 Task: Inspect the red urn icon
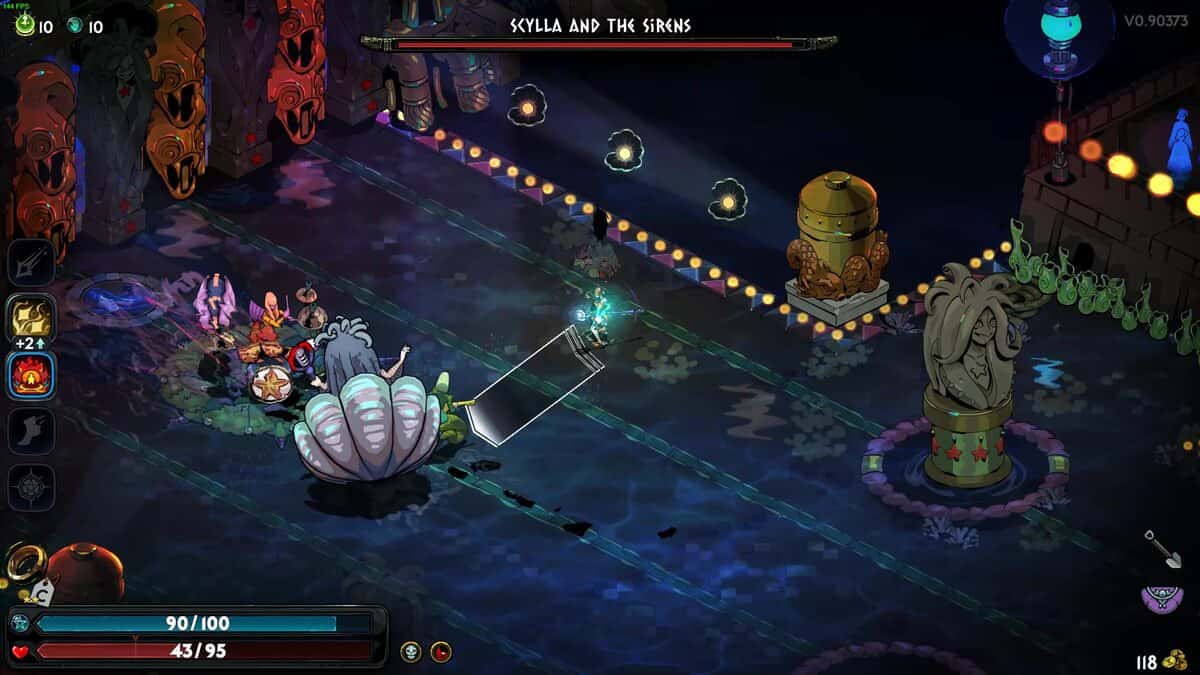86,572
